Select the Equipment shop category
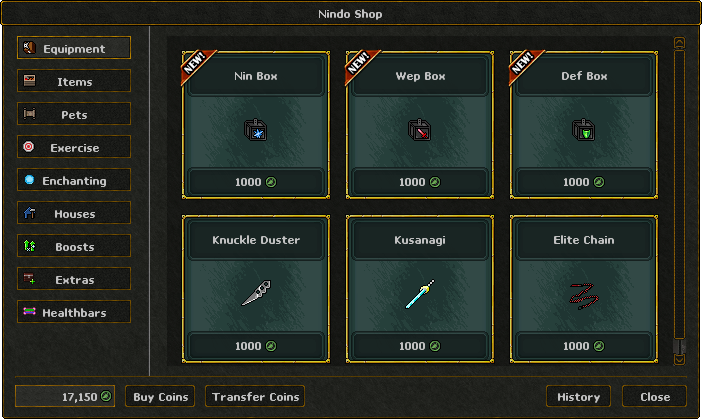 [74, 48]
